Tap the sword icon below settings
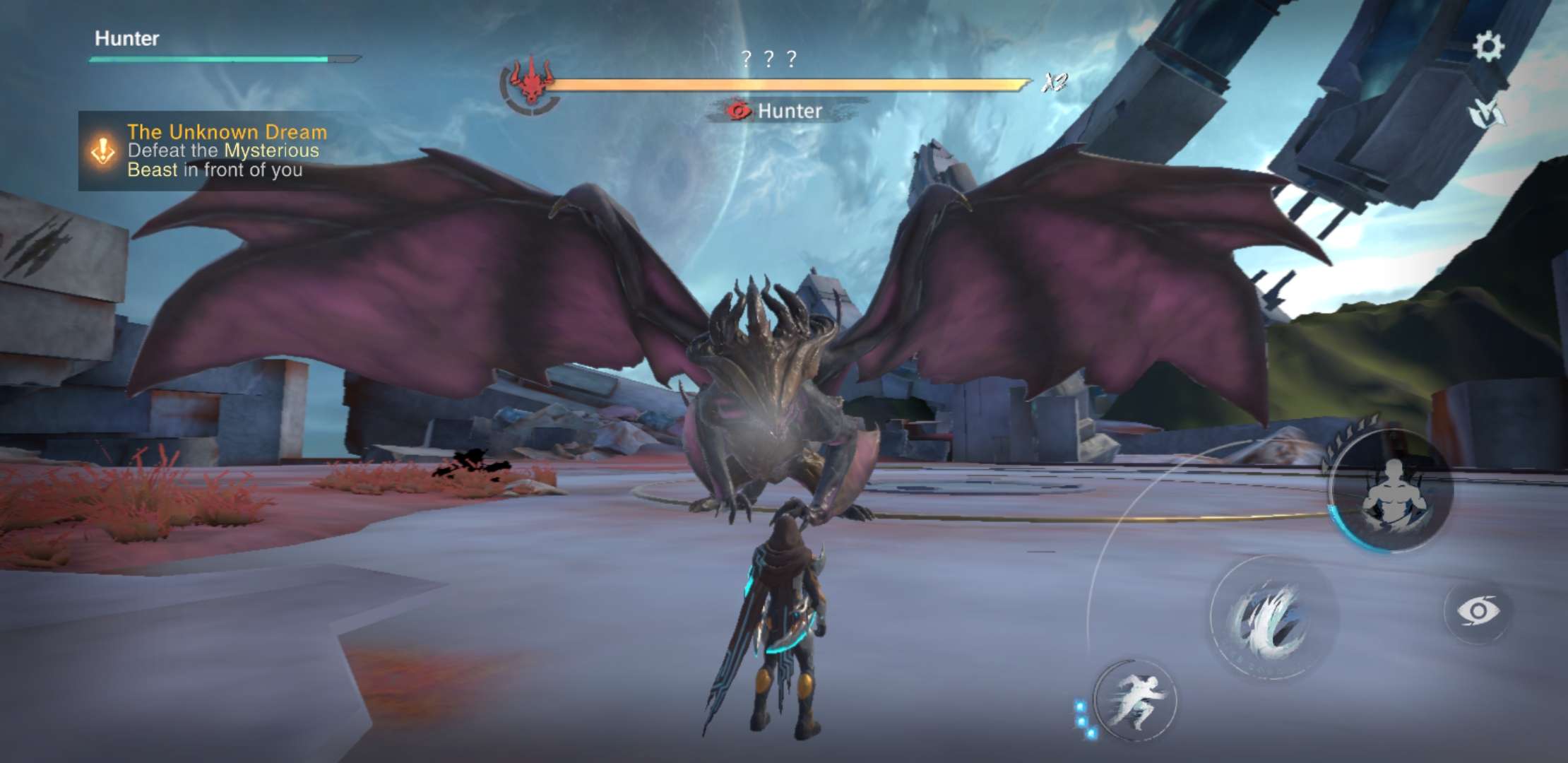The height and width of the screenshot is (763, 1568). [x=1486, y=112]
